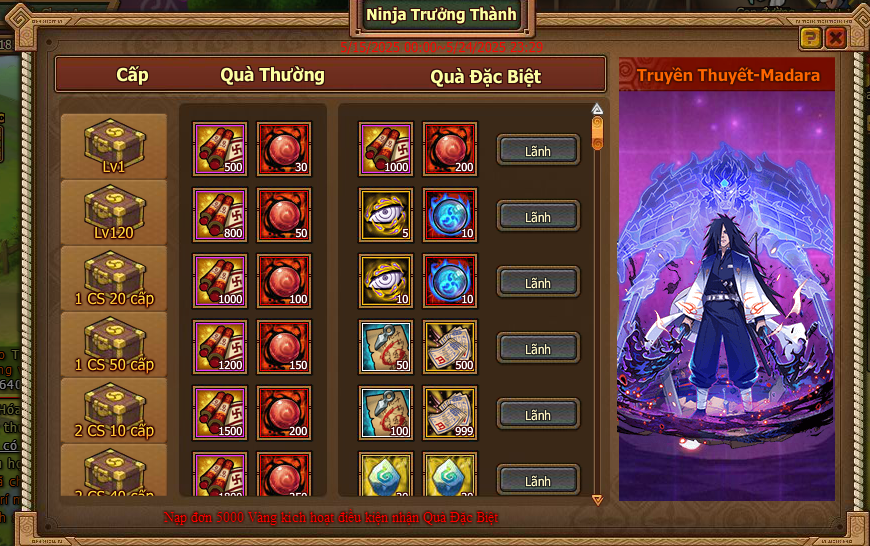The image size is (870, 546).
Task: View the 1000 scroll special reward icon
Action: click(x=386, y=149)
